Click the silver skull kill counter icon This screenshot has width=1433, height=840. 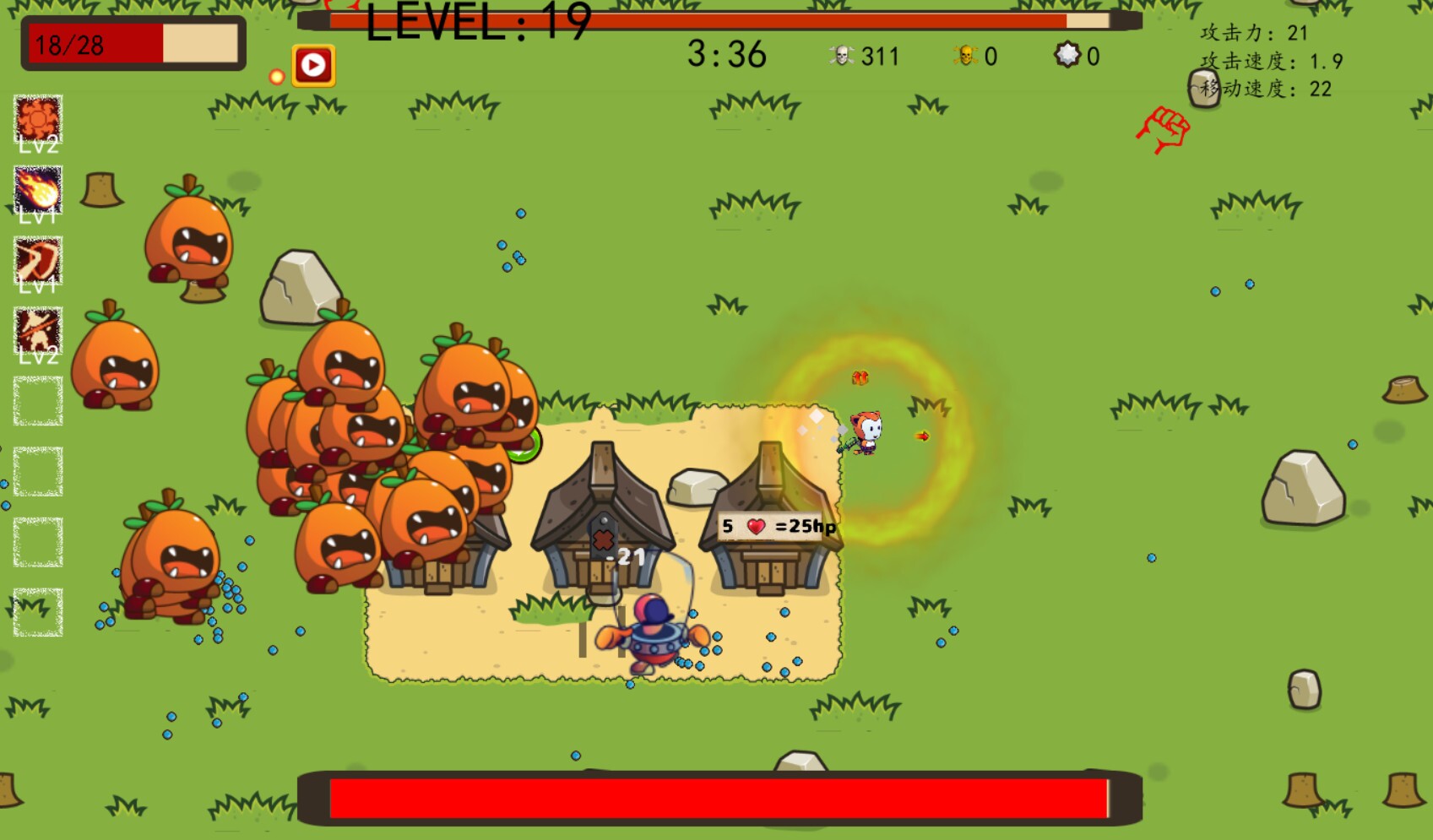[x=841, y=56]
